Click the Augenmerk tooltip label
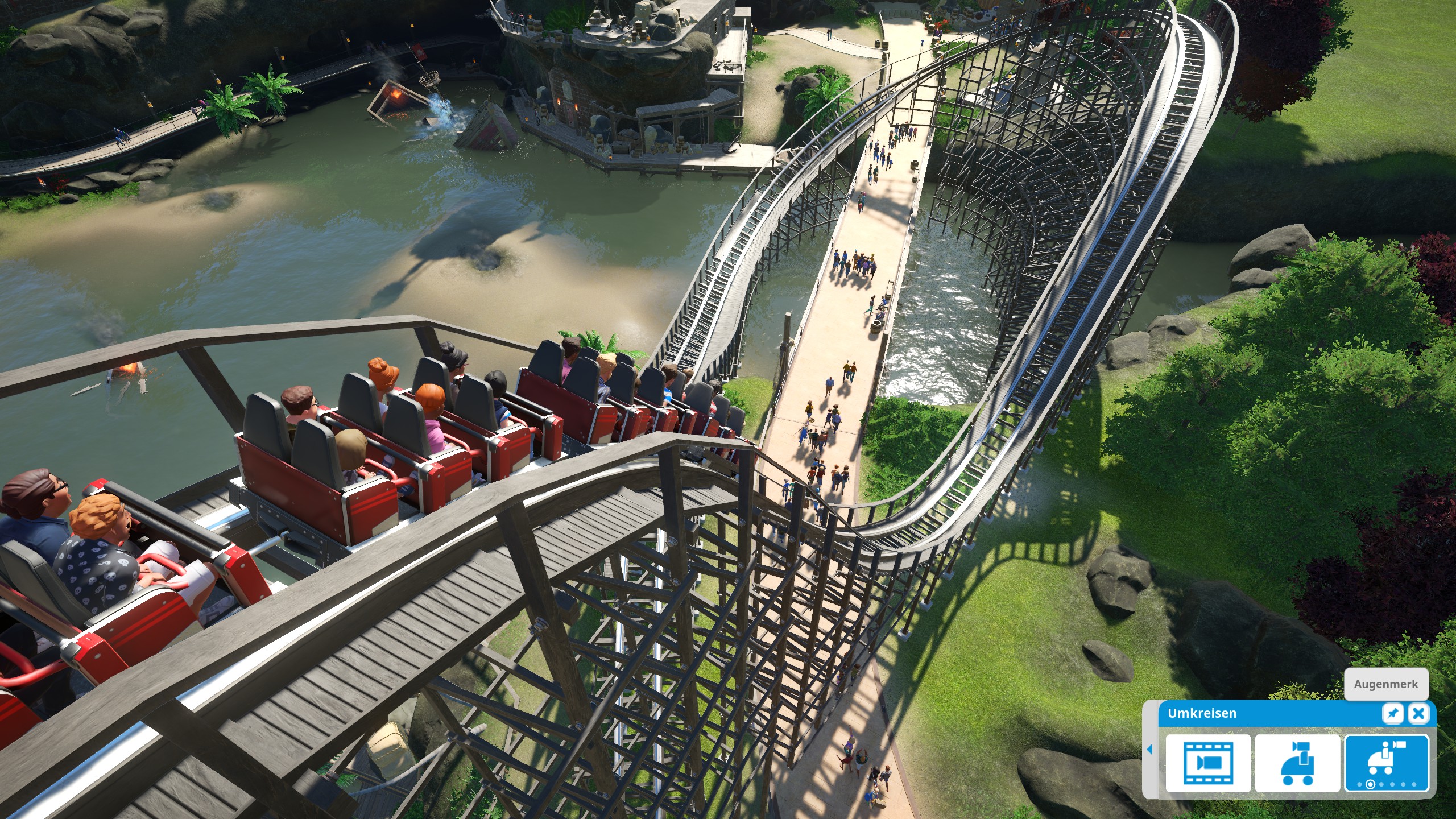The height and width of the screenshot is (819, 1456). click(1387, 684)
